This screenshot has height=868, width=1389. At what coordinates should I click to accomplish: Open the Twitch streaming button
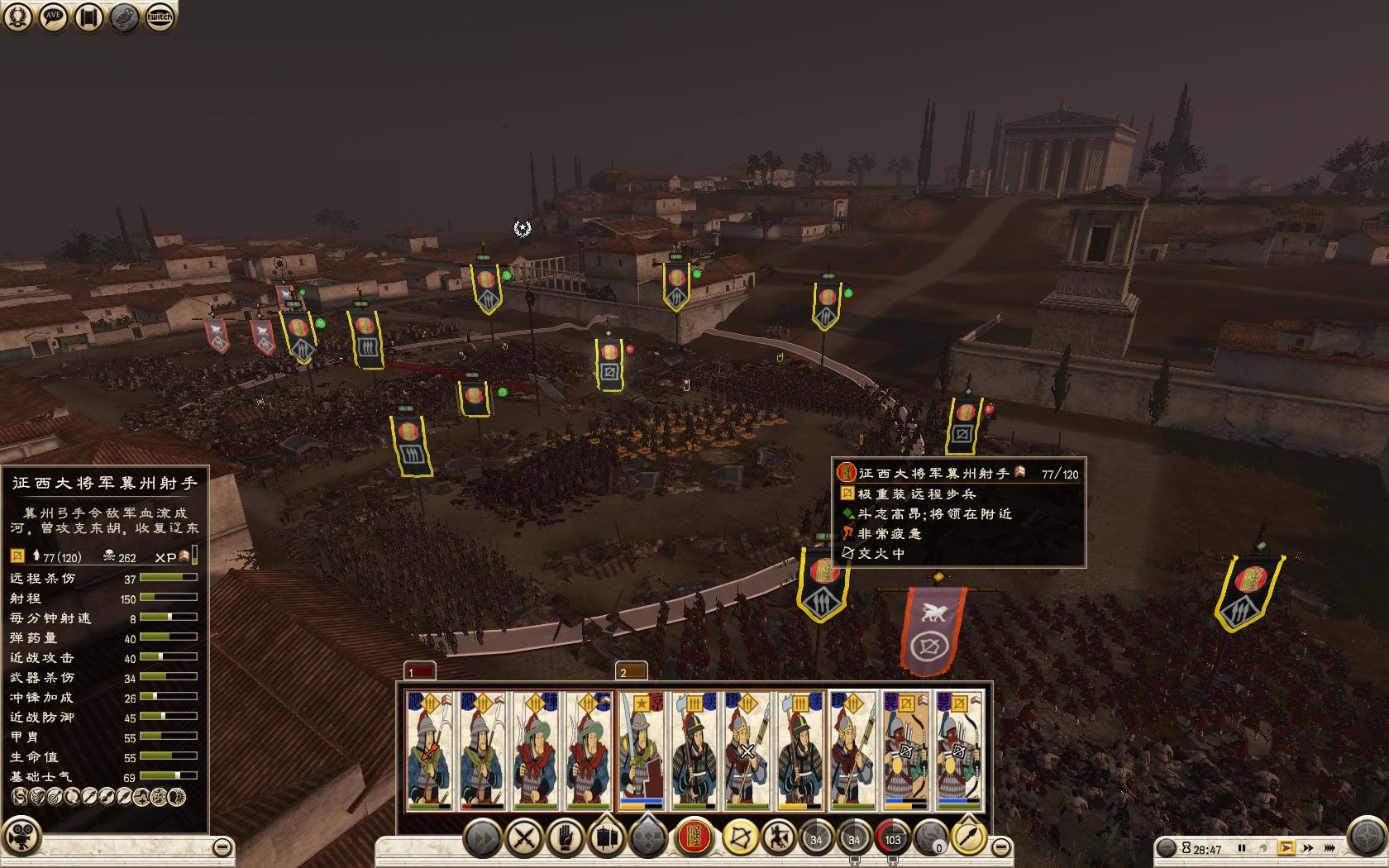(x=160, y=17)
